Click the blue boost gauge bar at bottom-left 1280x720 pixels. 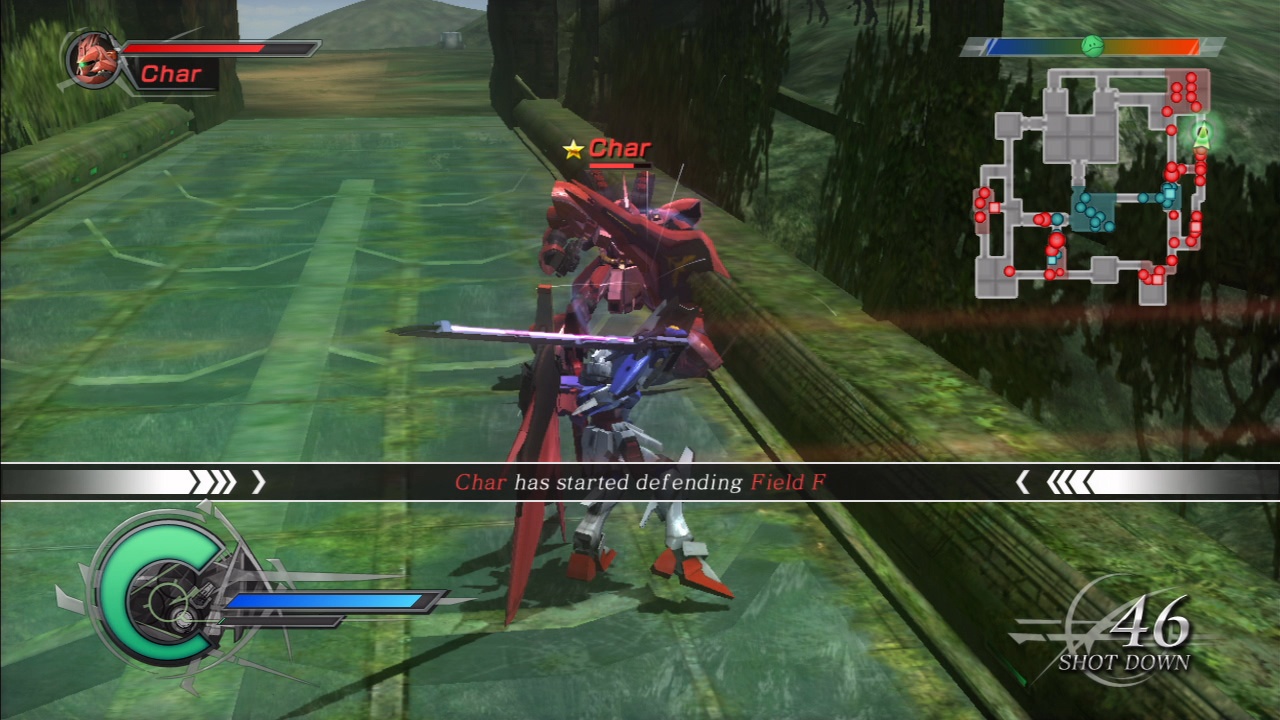(x=330, y=601)
